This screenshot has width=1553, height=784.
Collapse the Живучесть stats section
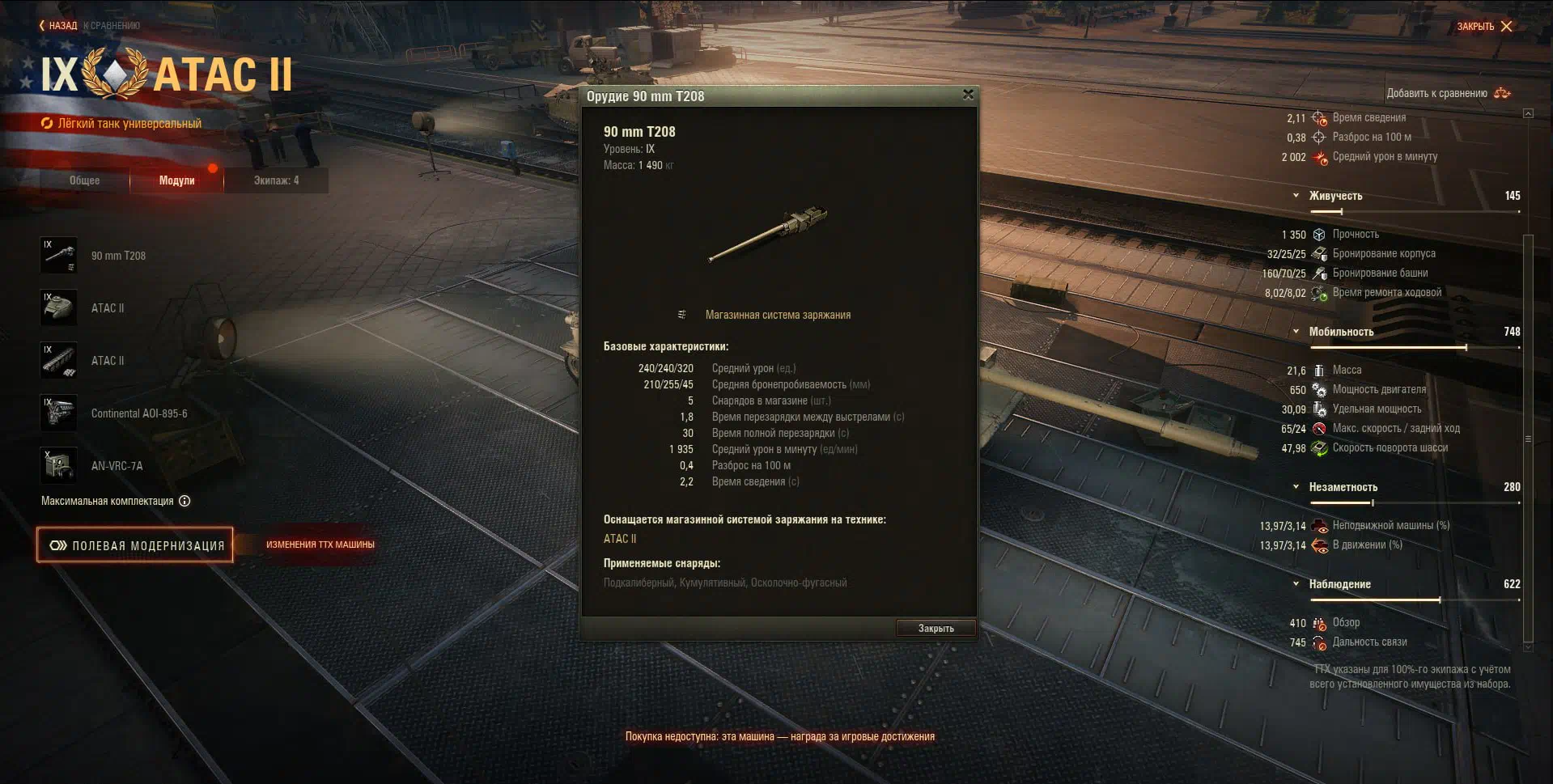[x=1296, y=196]
